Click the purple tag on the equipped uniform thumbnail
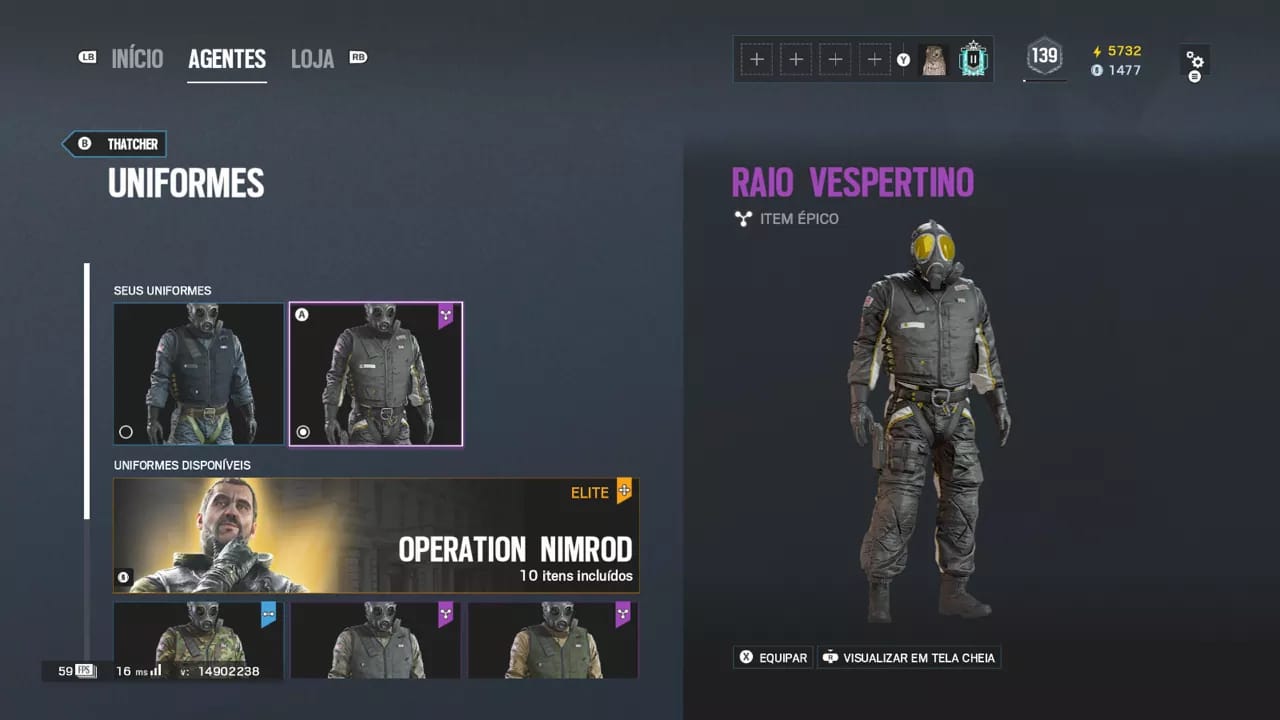The width and height of the screenshot is (1280, 720). (x=445, y=316)
